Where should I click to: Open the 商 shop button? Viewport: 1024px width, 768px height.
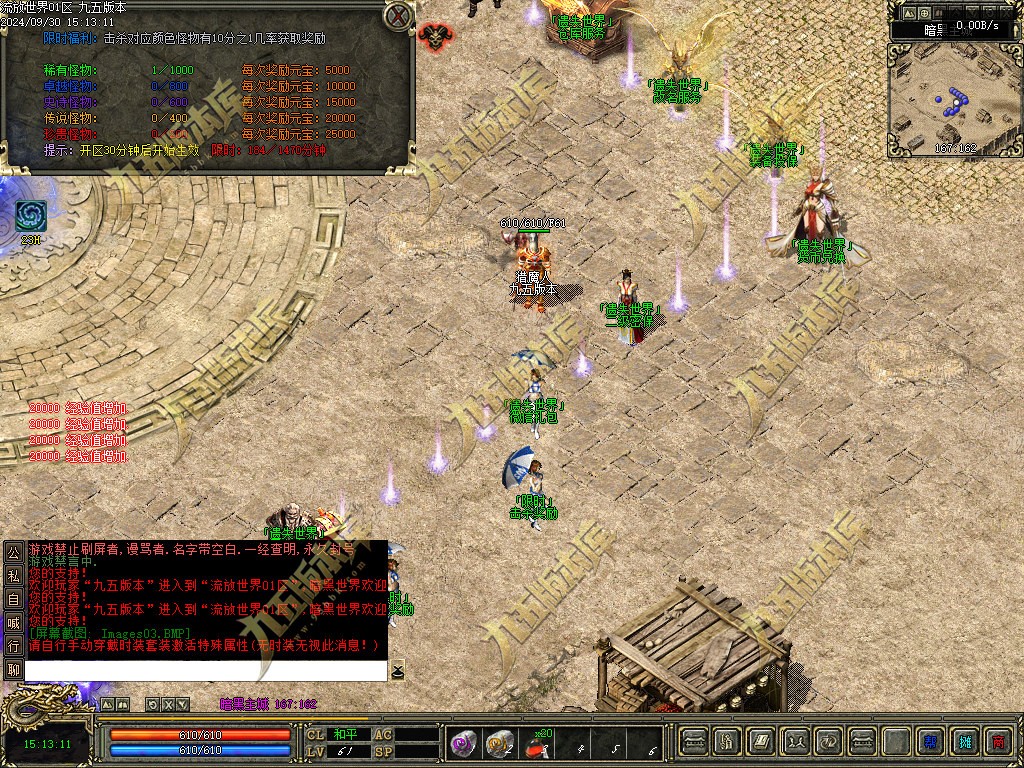pyautogui.click(x=998, y=742)
